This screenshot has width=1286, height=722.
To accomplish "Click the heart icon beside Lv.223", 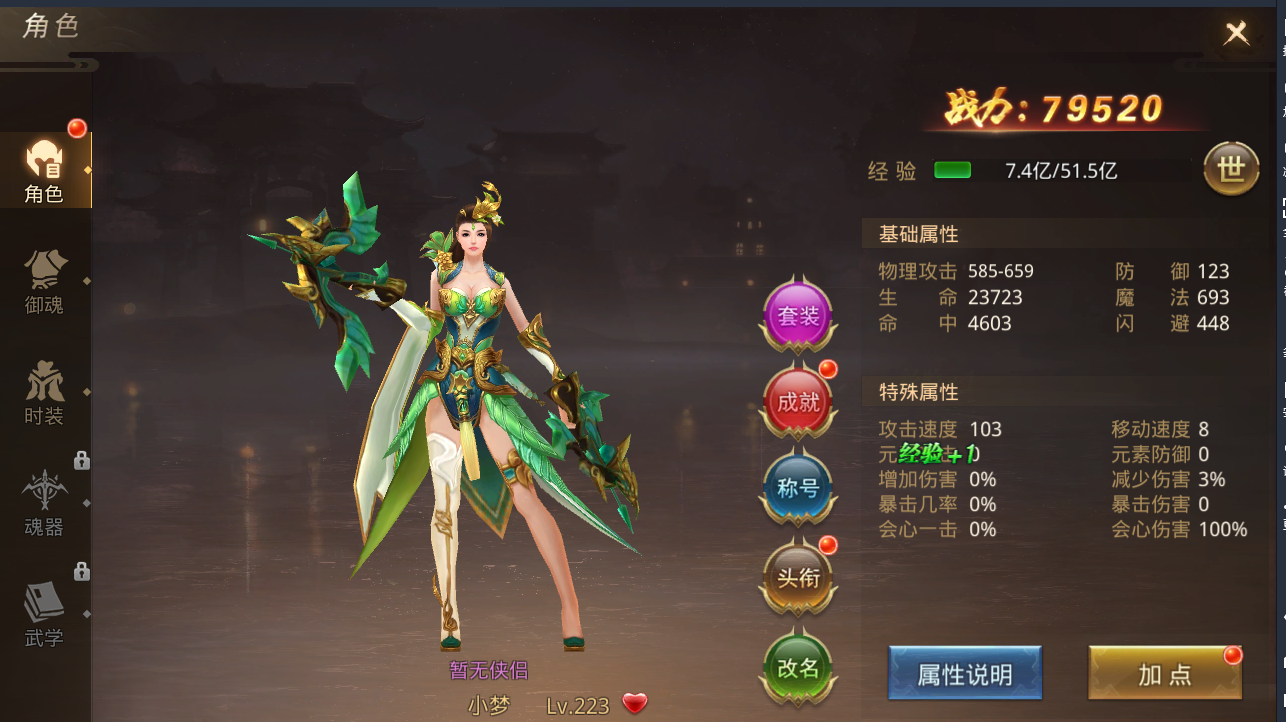I will [632, 703].
